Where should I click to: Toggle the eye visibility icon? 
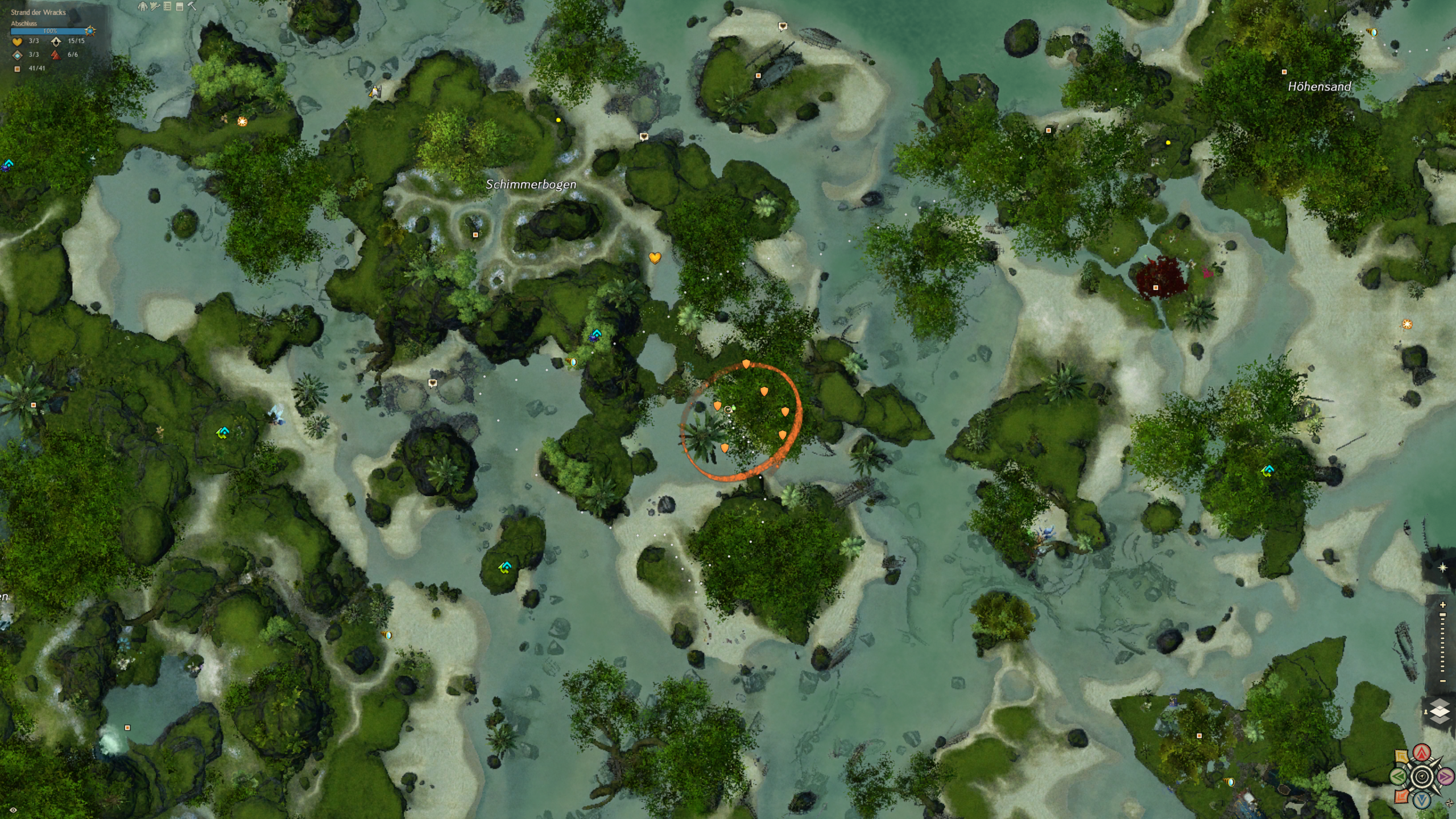point(13,810)
